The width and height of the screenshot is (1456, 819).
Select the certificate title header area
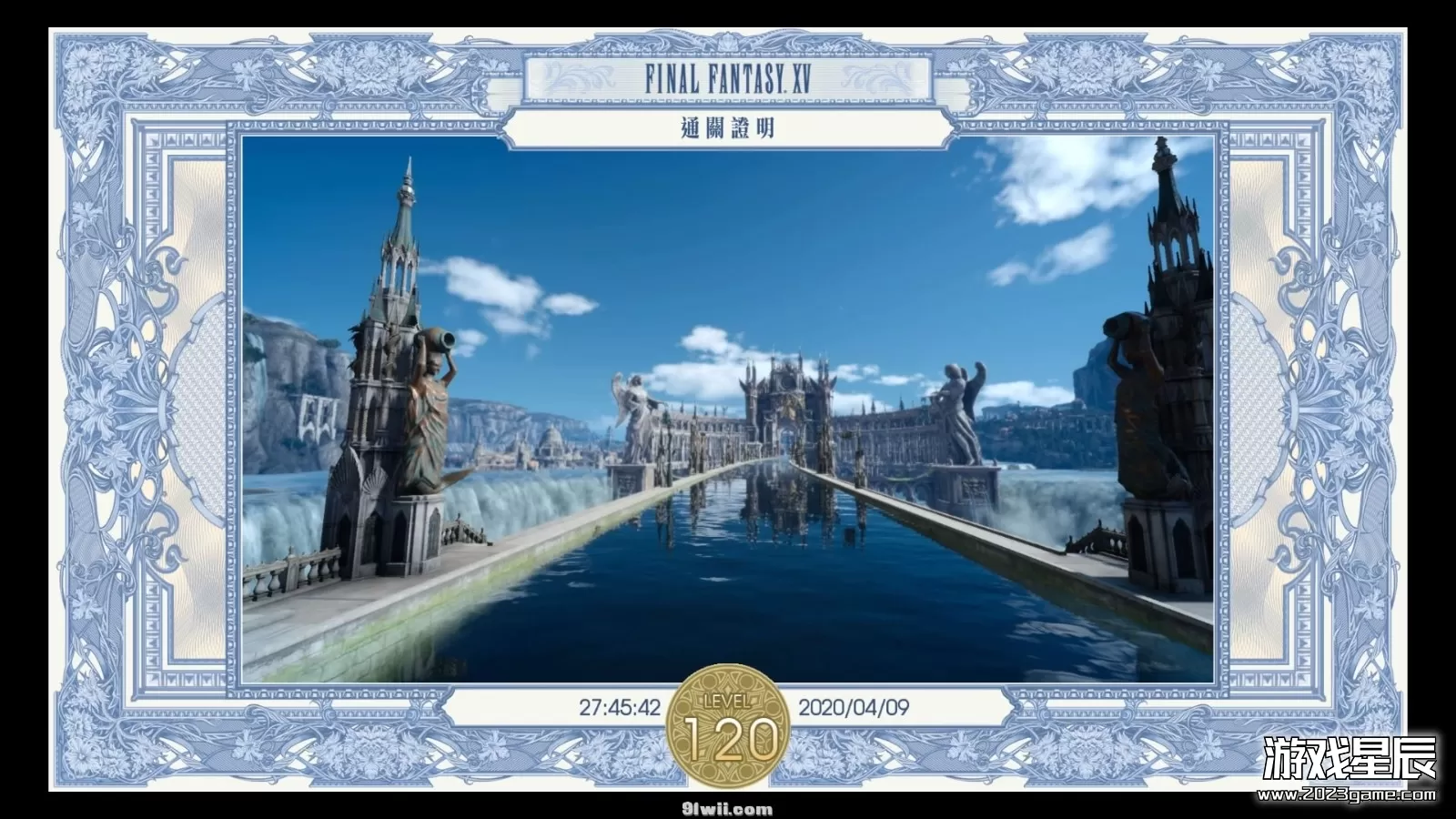[x=728, y=100]
